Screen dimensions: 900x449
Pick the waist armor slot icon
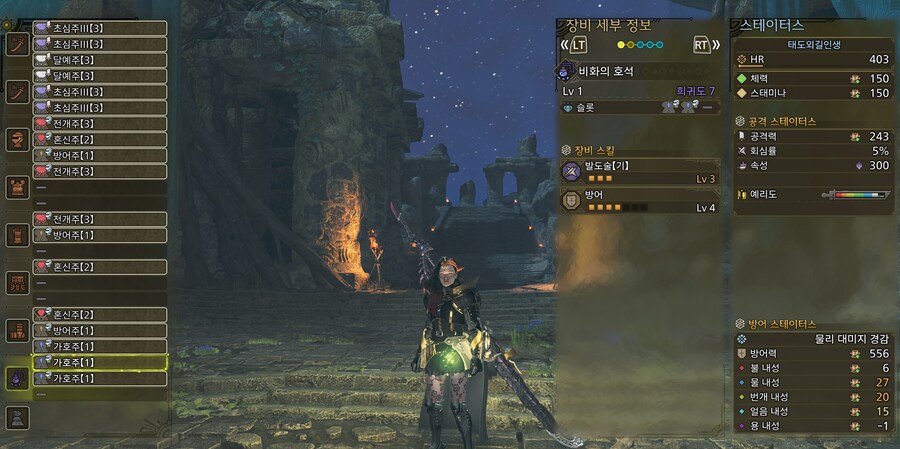click(x=17, y=282)
